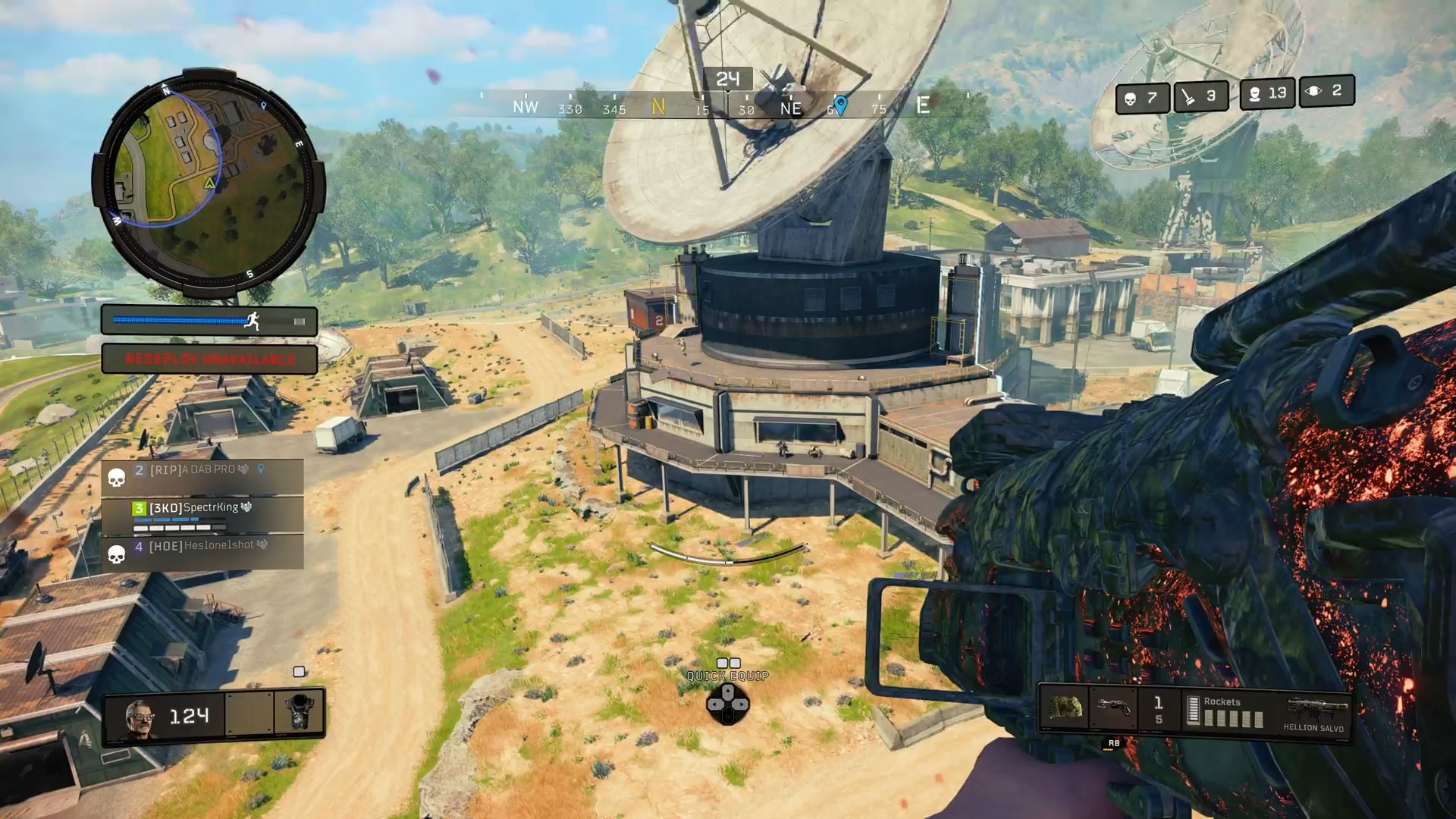Open the camo backpack slot
Screen dimensions: 1456x819
pyautogui.click(x=1064, y=708)
